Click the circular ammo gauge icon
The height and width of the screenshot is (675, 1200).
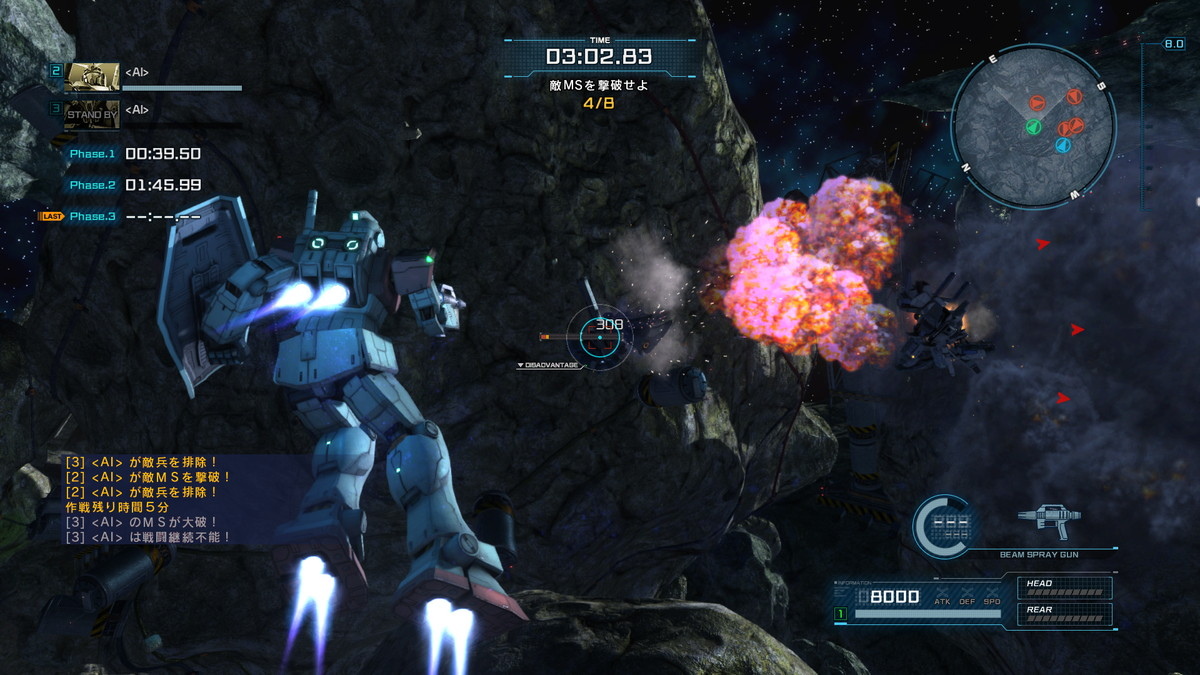tap(945, 525)
